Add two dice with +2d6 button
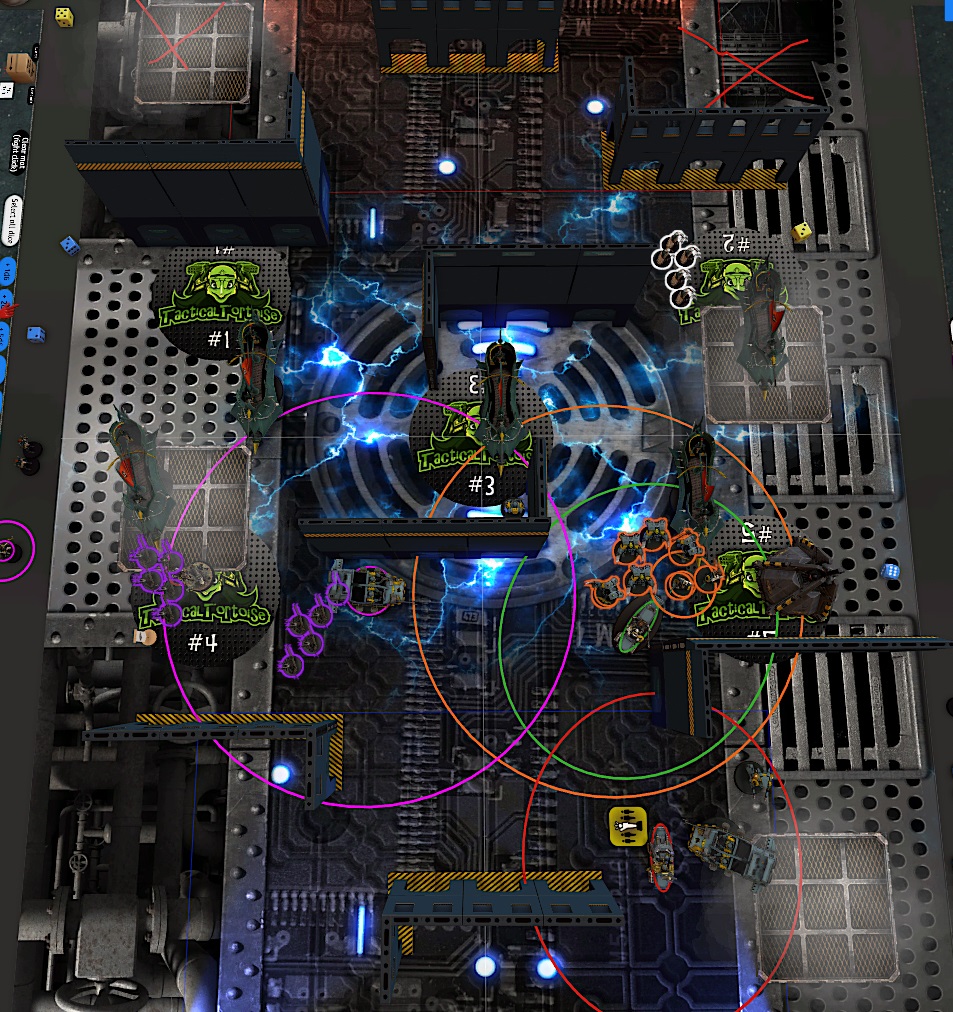 (7, 296)
